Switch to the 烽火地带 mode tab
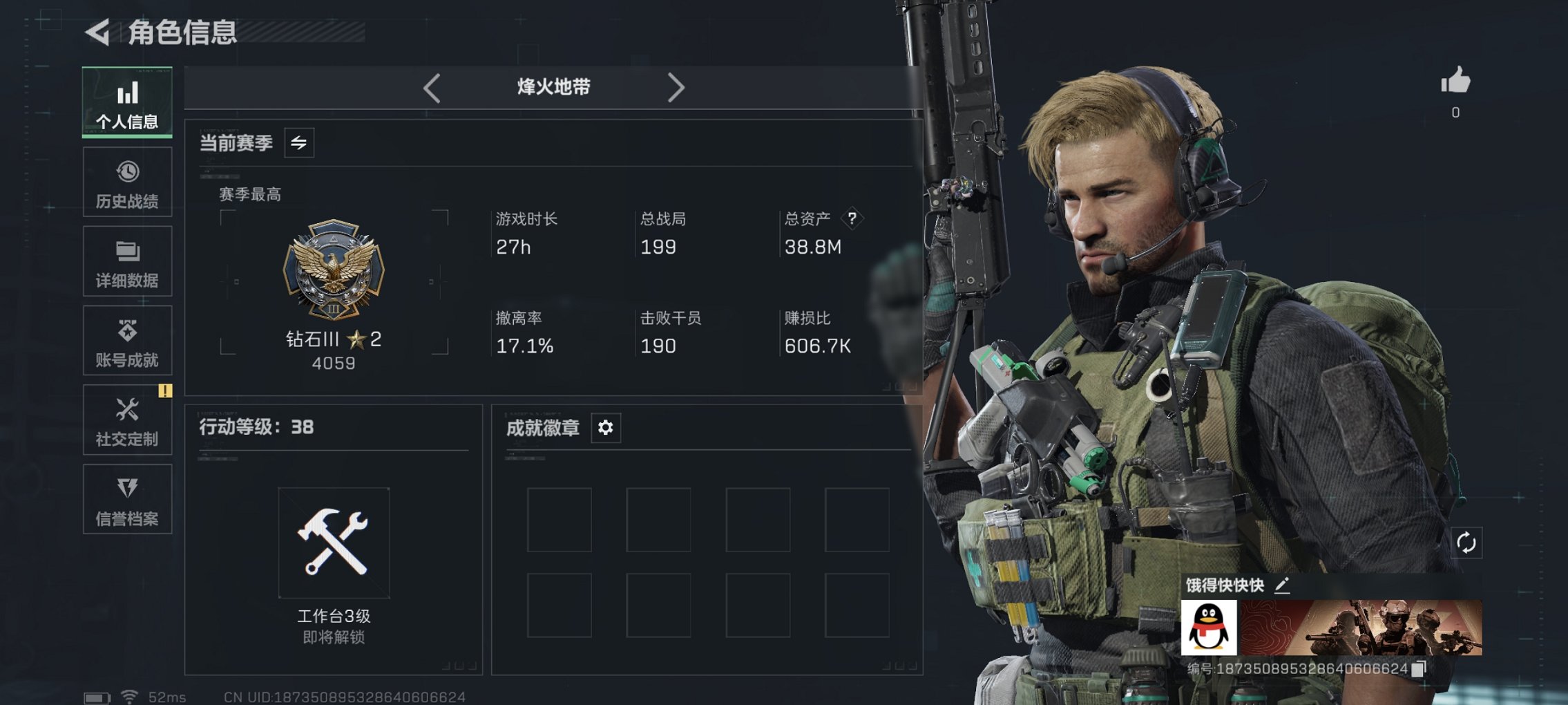The width and height of the screenshot is (1568, 705). tap(552, 87)
